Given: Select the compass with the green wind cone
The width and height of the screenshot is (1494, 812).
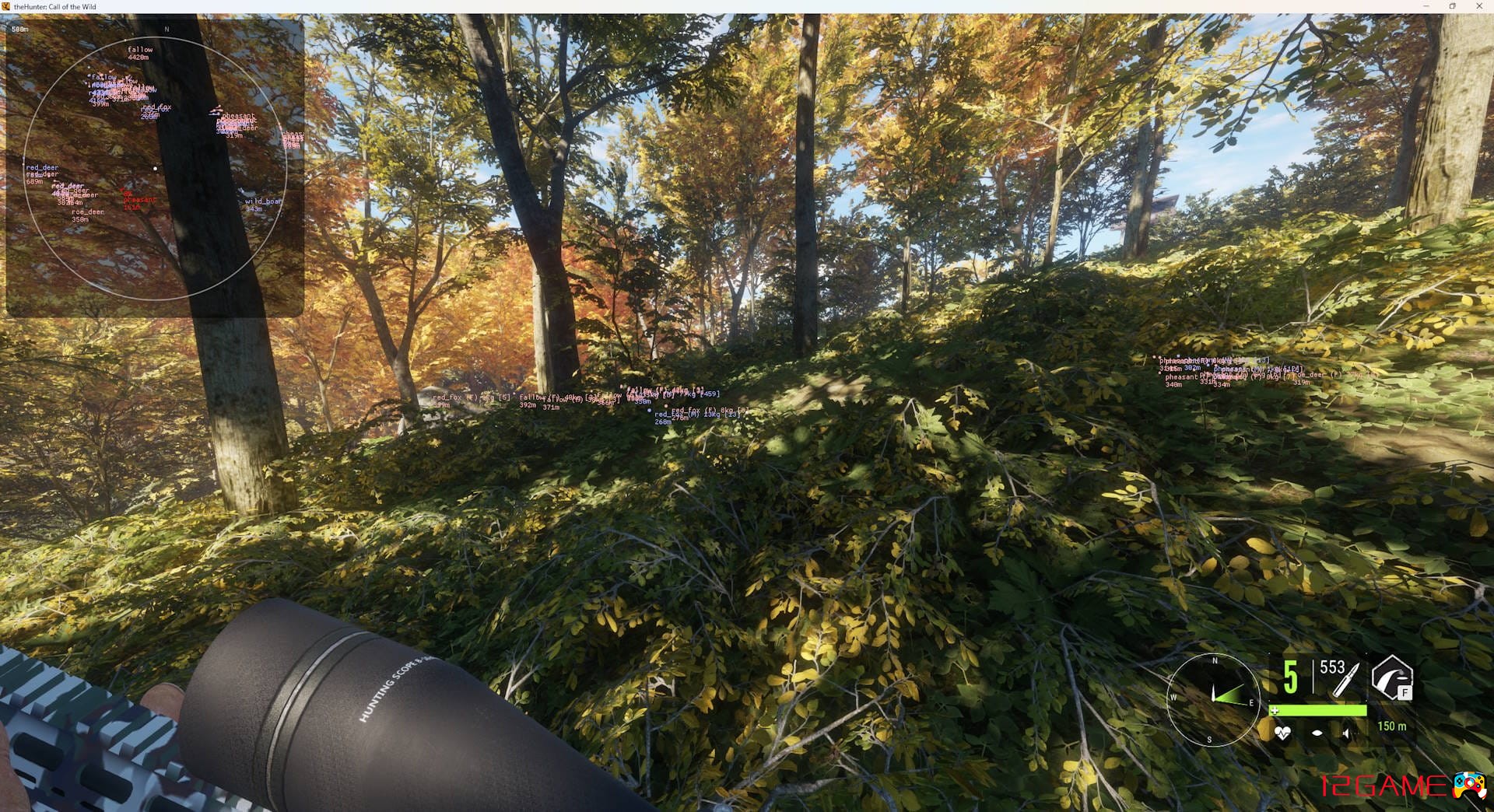Looking at the screenshot, I should pyautogui.click(x=1212, y=699).
